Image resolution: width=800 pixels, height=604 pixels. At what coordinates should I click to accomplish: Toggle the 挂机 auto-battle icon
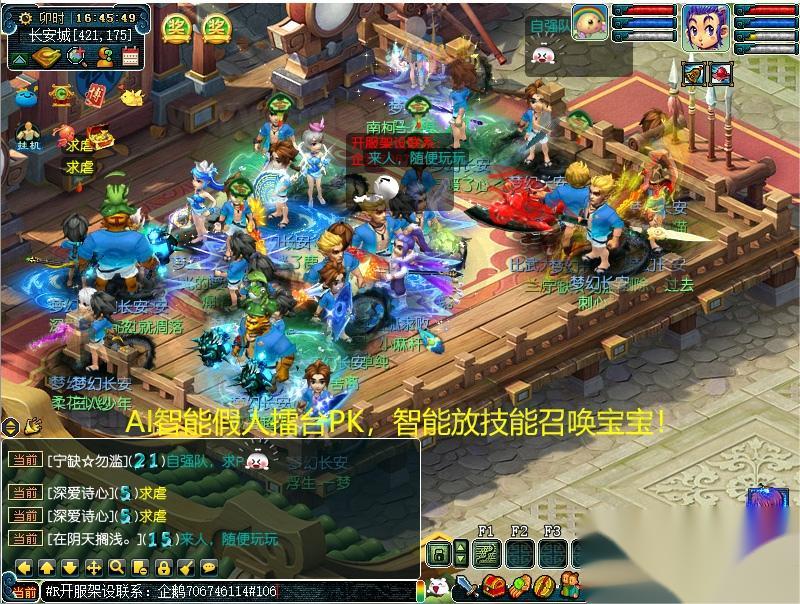click(29, 134)
